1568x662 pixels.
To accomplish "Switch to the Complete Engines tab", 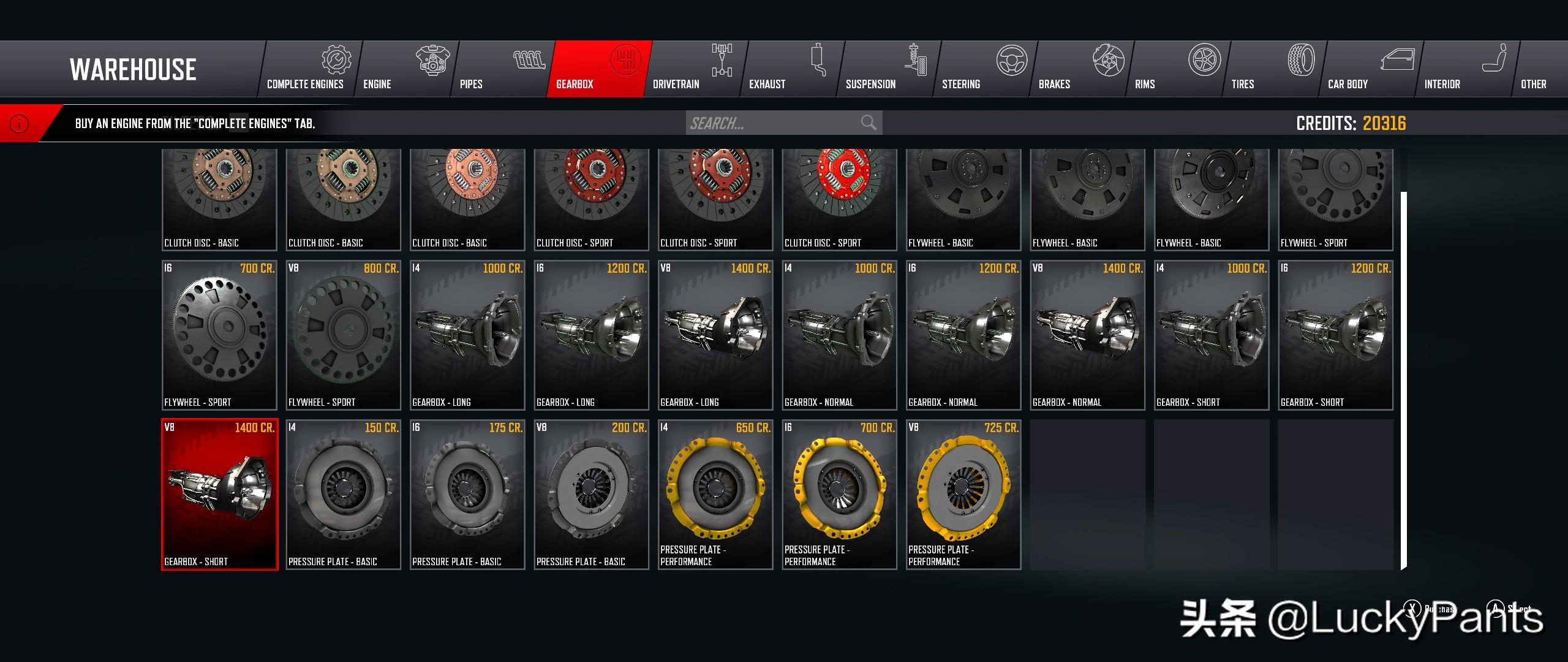I will point(309,69).
